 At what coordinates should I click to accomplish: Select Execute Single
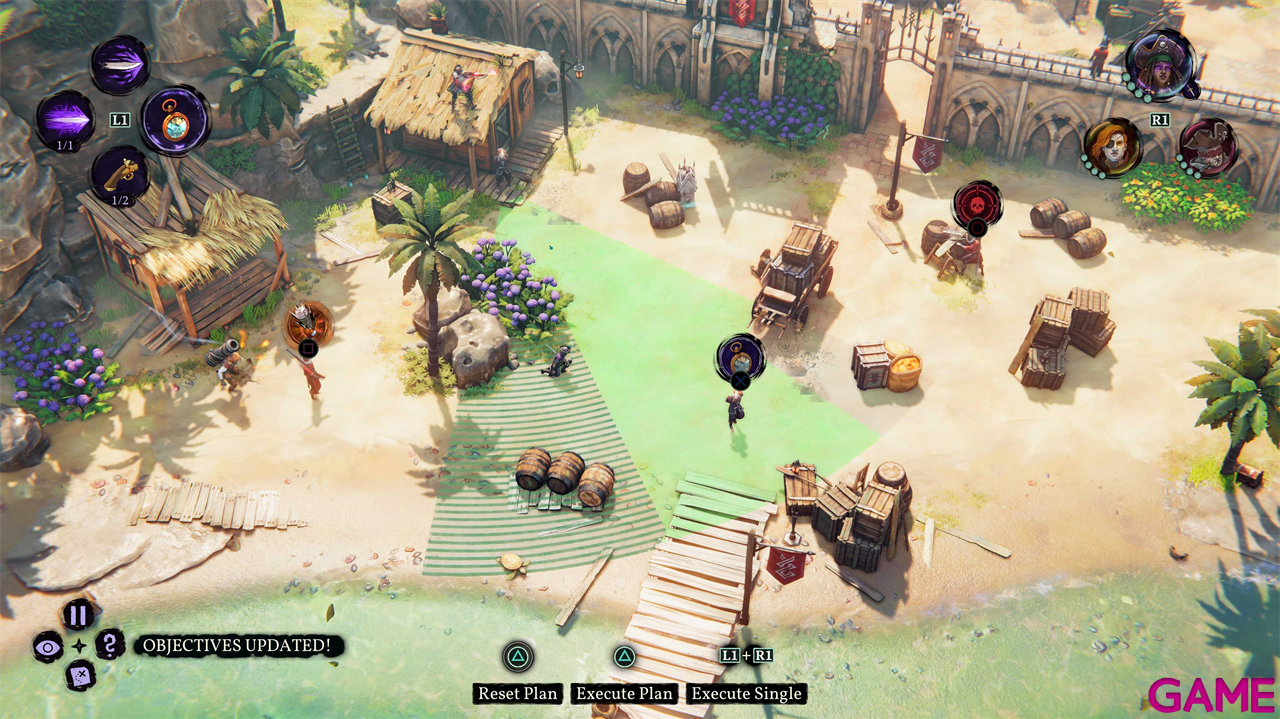746,693
